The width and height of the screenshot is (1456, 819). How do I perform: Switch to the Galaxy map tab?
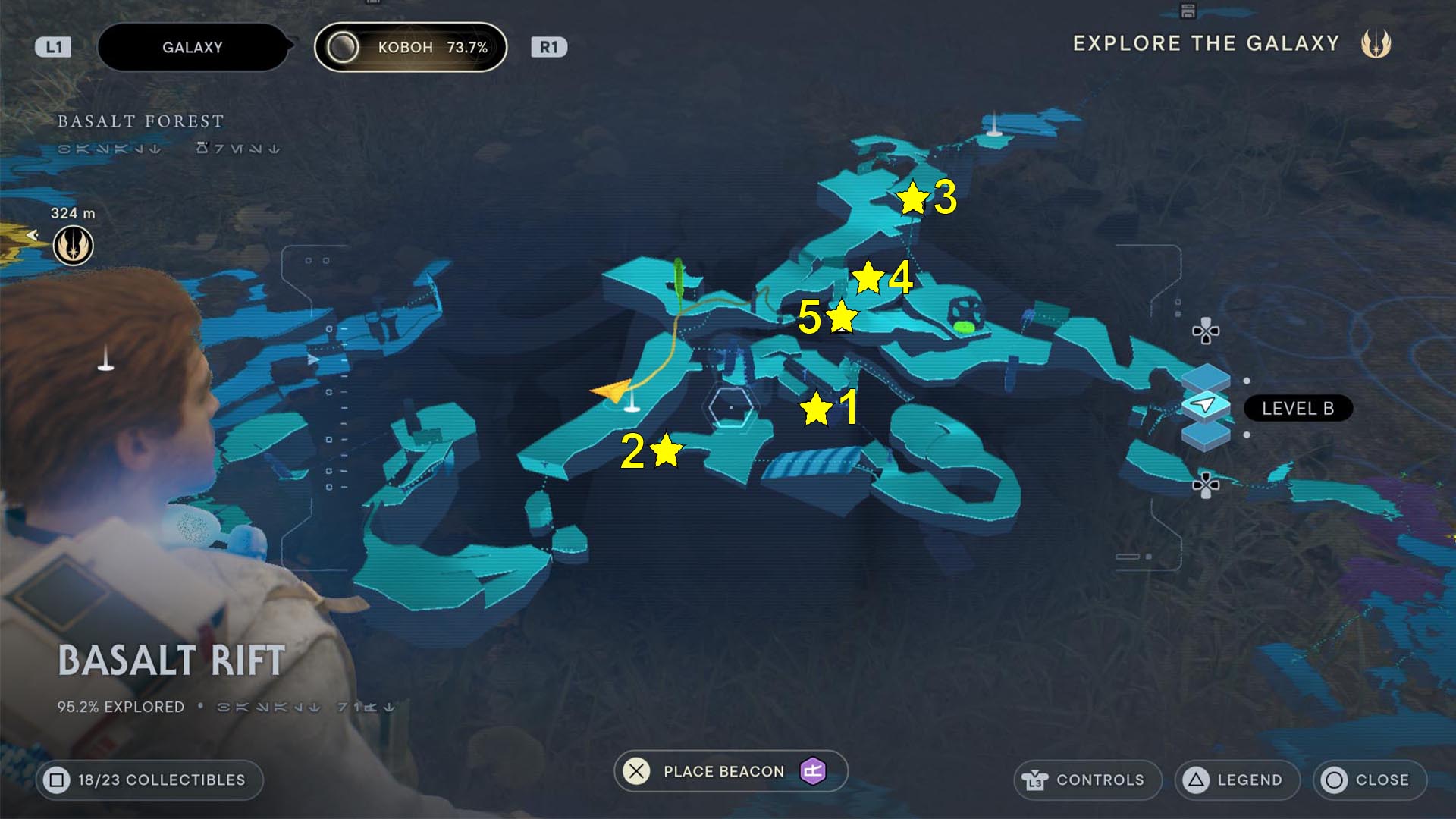click(193, 47)
